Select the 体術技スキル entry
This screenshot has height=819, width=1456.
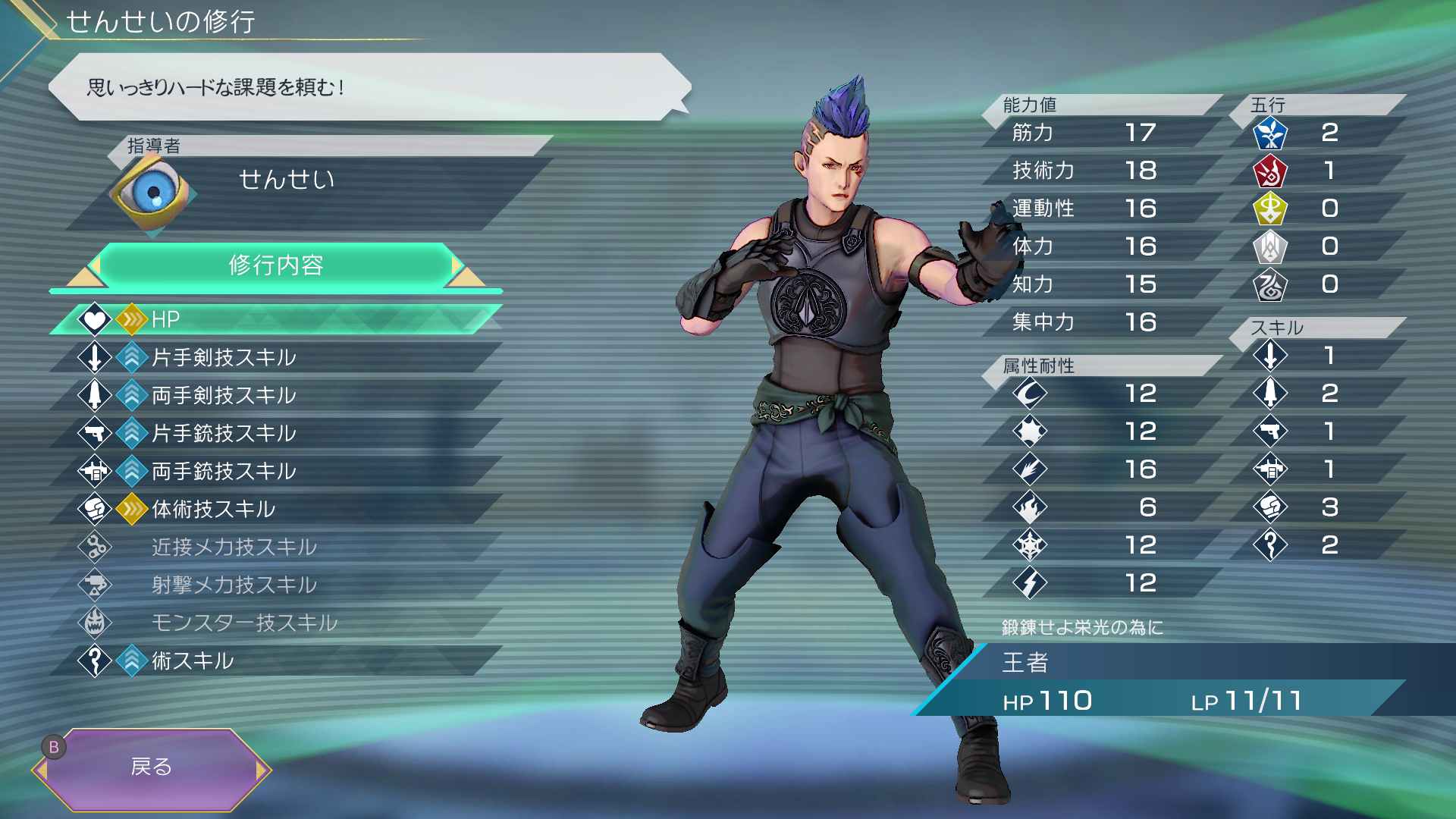point(277,509)
